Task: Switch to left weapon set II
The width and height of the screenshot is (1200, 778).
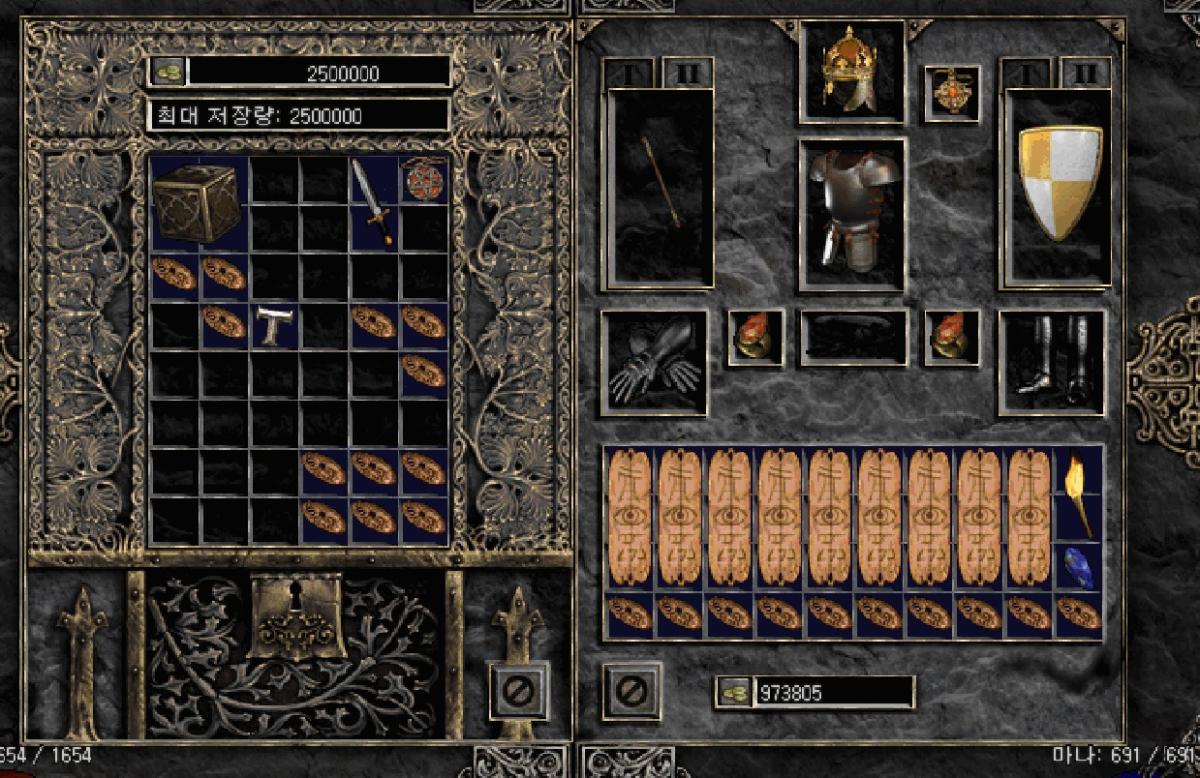Action: click(x=687, y=73)
